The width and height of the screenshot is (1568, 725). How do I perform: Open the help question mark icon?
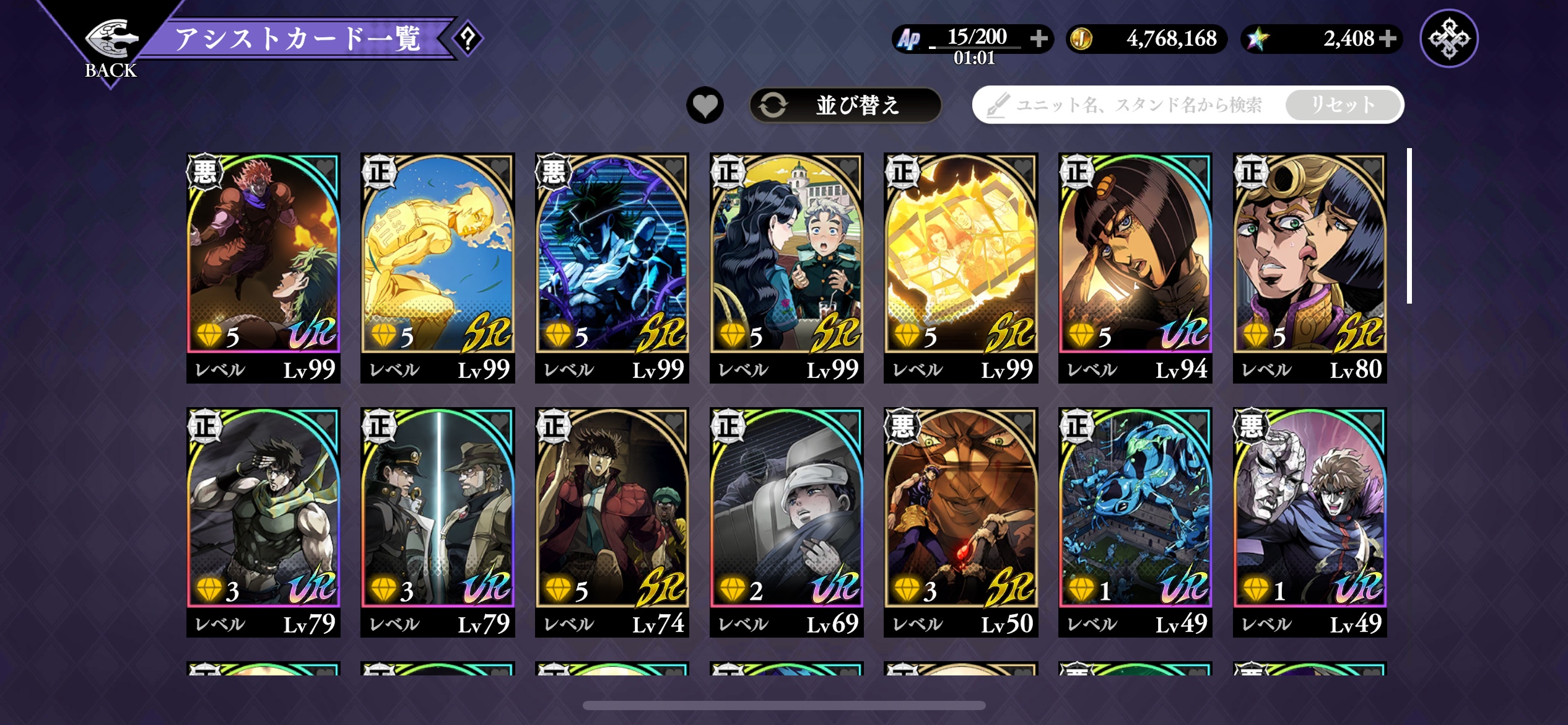pyautogui.click(x=468, y=38)
